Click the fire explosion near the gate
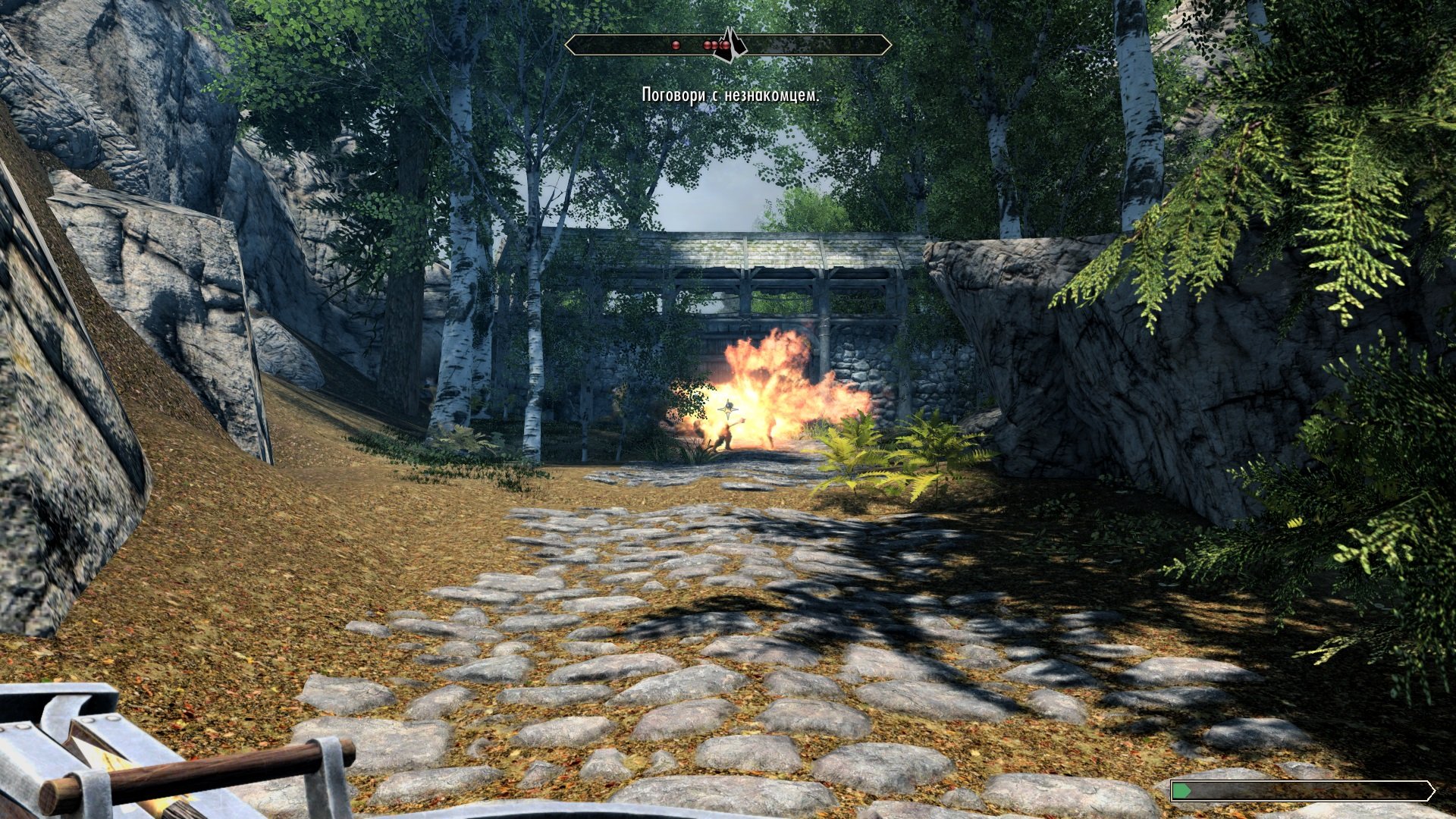This screenshot has width=1456, height=819. pos(766,379)
